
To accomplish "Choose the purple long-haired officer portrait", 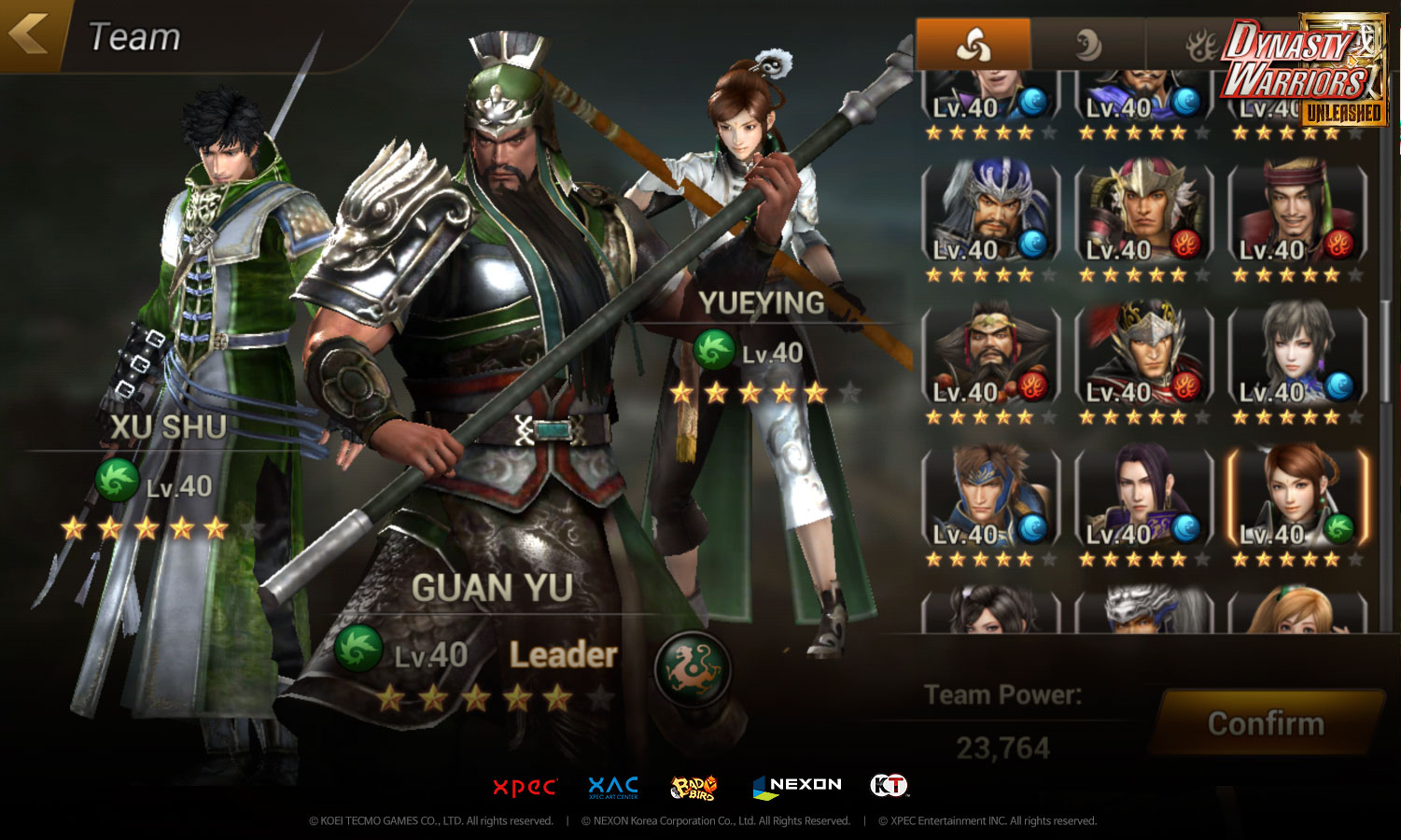I will pos(1143,498).
